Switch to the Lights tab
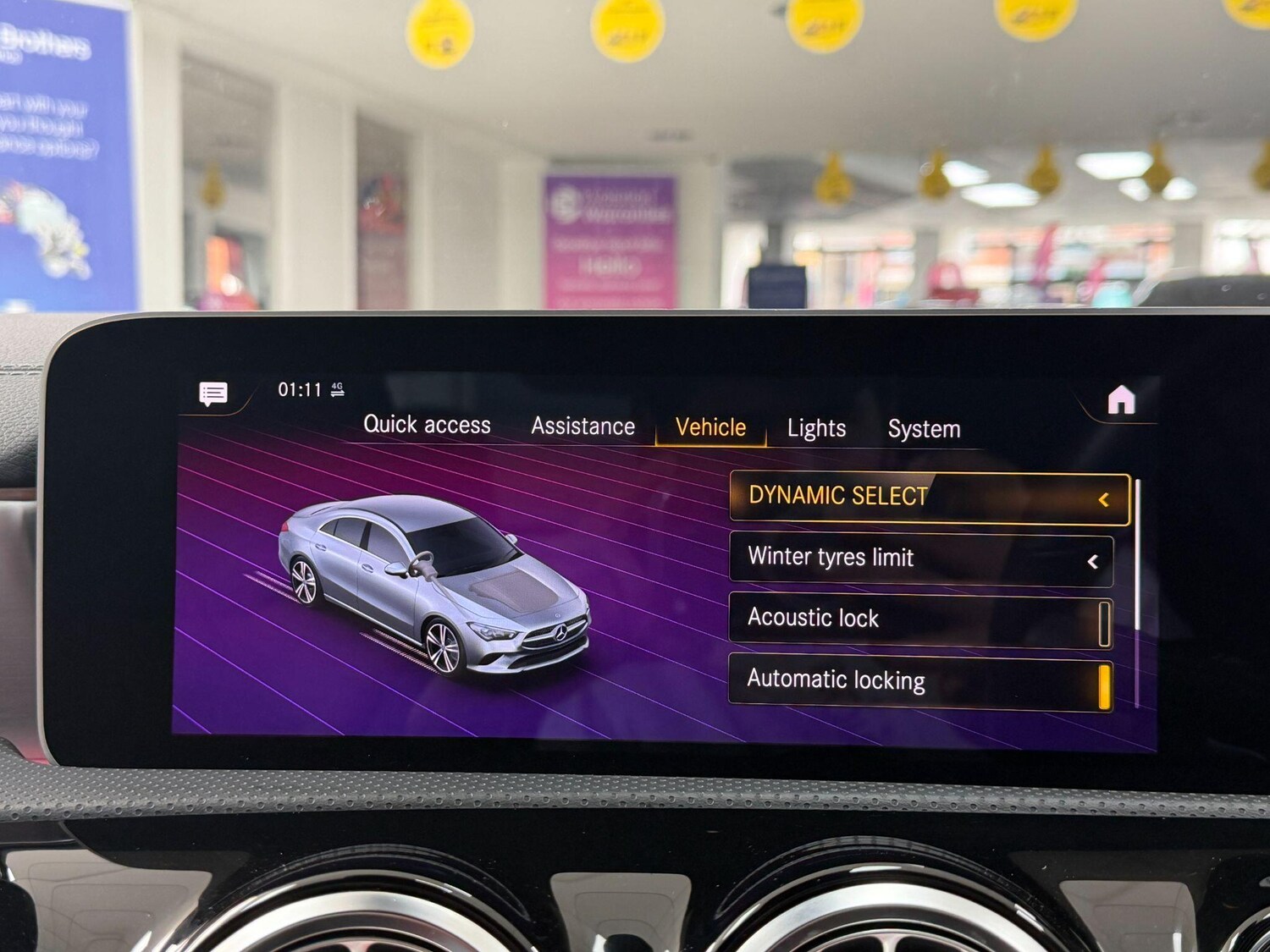This screenshot has height=952, width=1270. coord(815,428)
